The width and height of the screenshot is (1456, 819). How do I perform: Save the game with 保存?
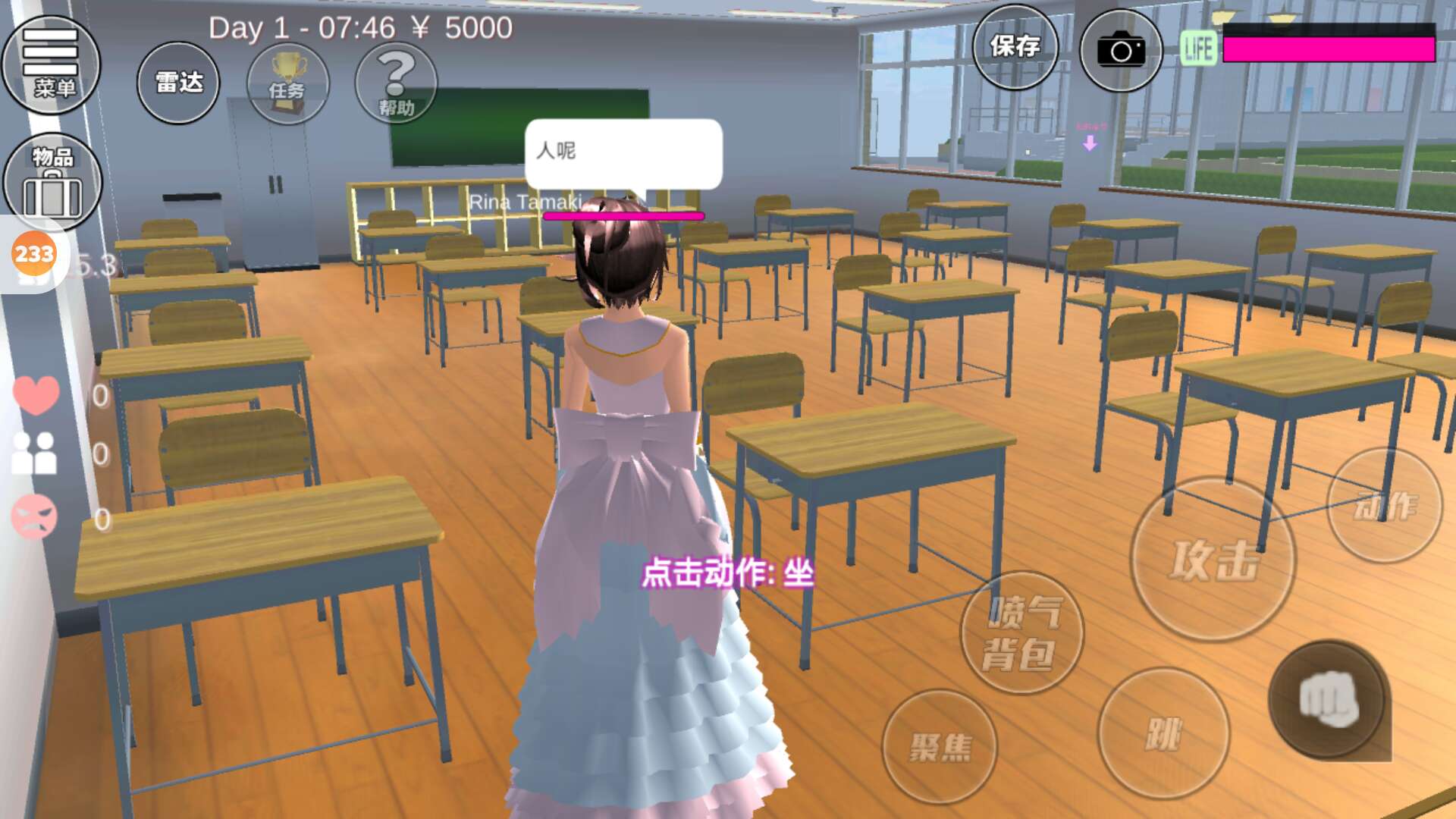(1015, 47)
